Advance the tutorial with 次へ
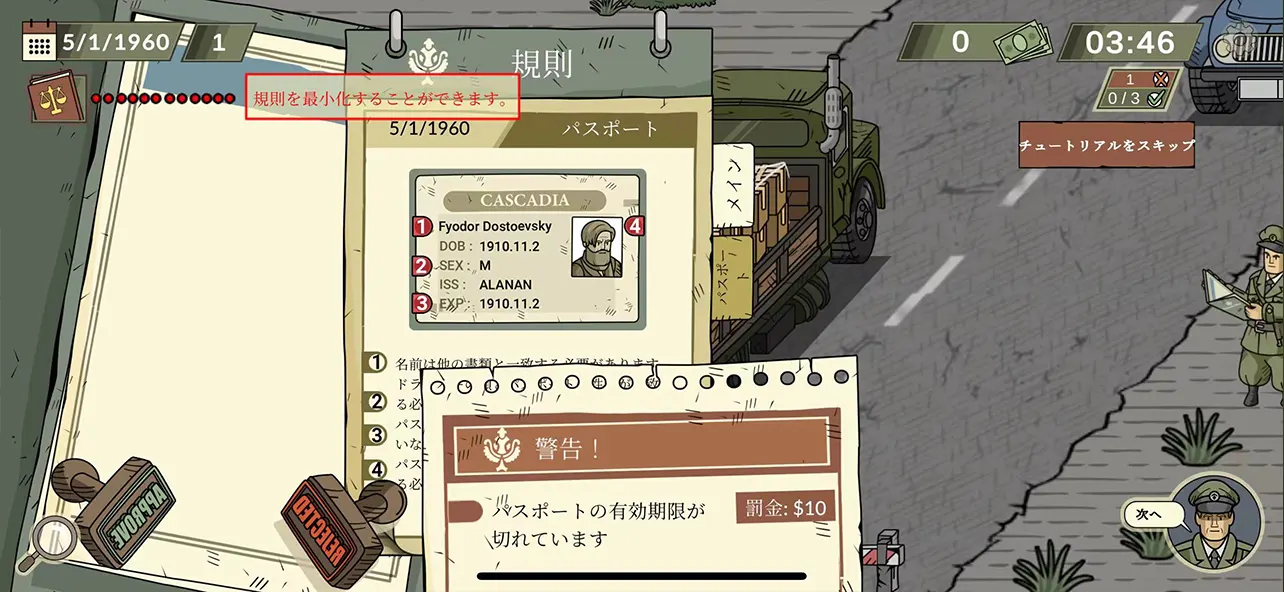Screen dimensions: 1284x592 1144,514
